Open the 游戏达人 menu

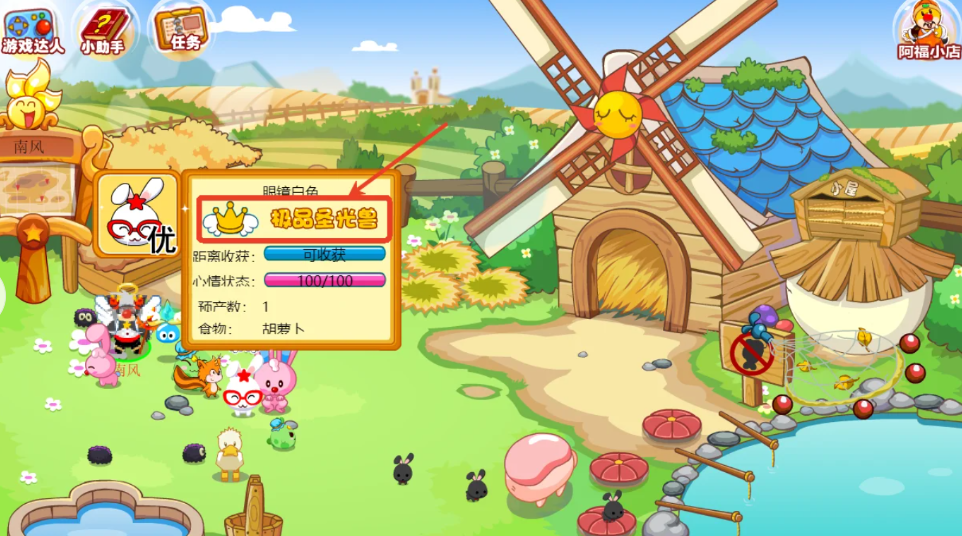coord(32,30)
